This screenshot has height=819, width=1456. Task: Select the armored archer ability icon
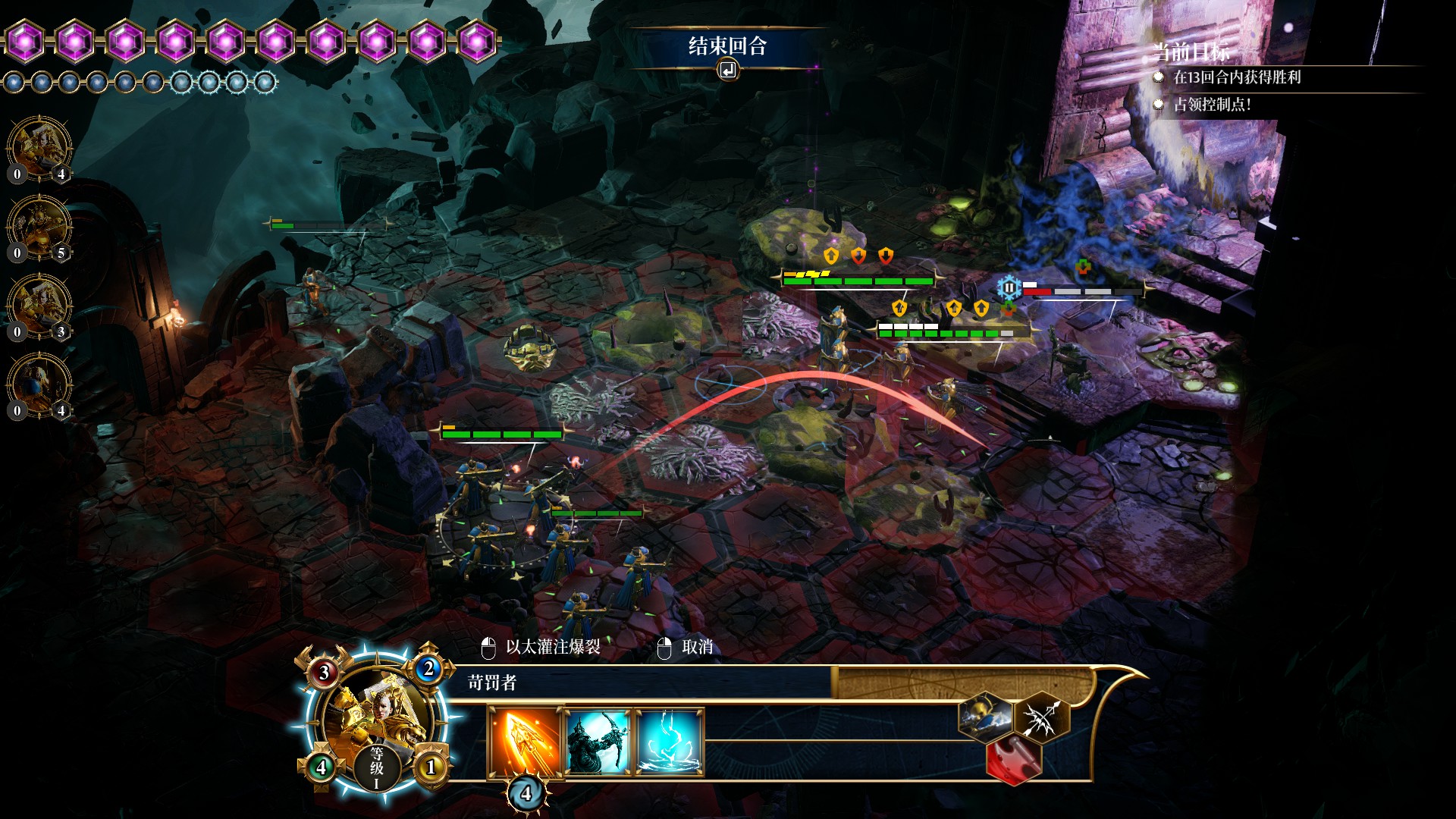[x=598, y=742]
